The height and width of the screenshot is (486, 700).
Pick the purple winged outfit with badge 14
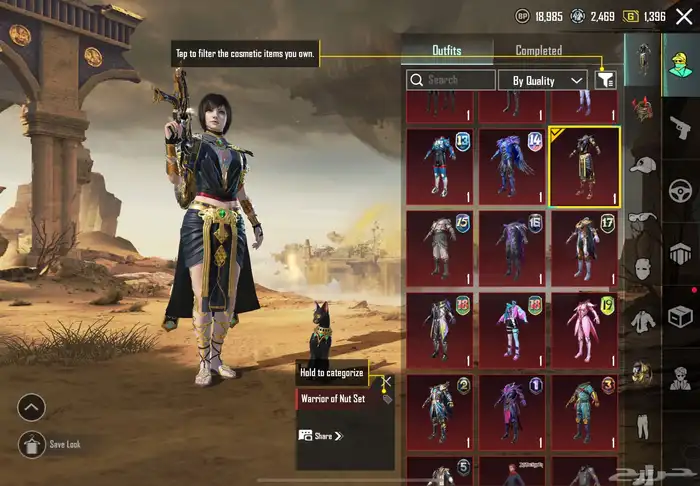click(x=512, y=166)
